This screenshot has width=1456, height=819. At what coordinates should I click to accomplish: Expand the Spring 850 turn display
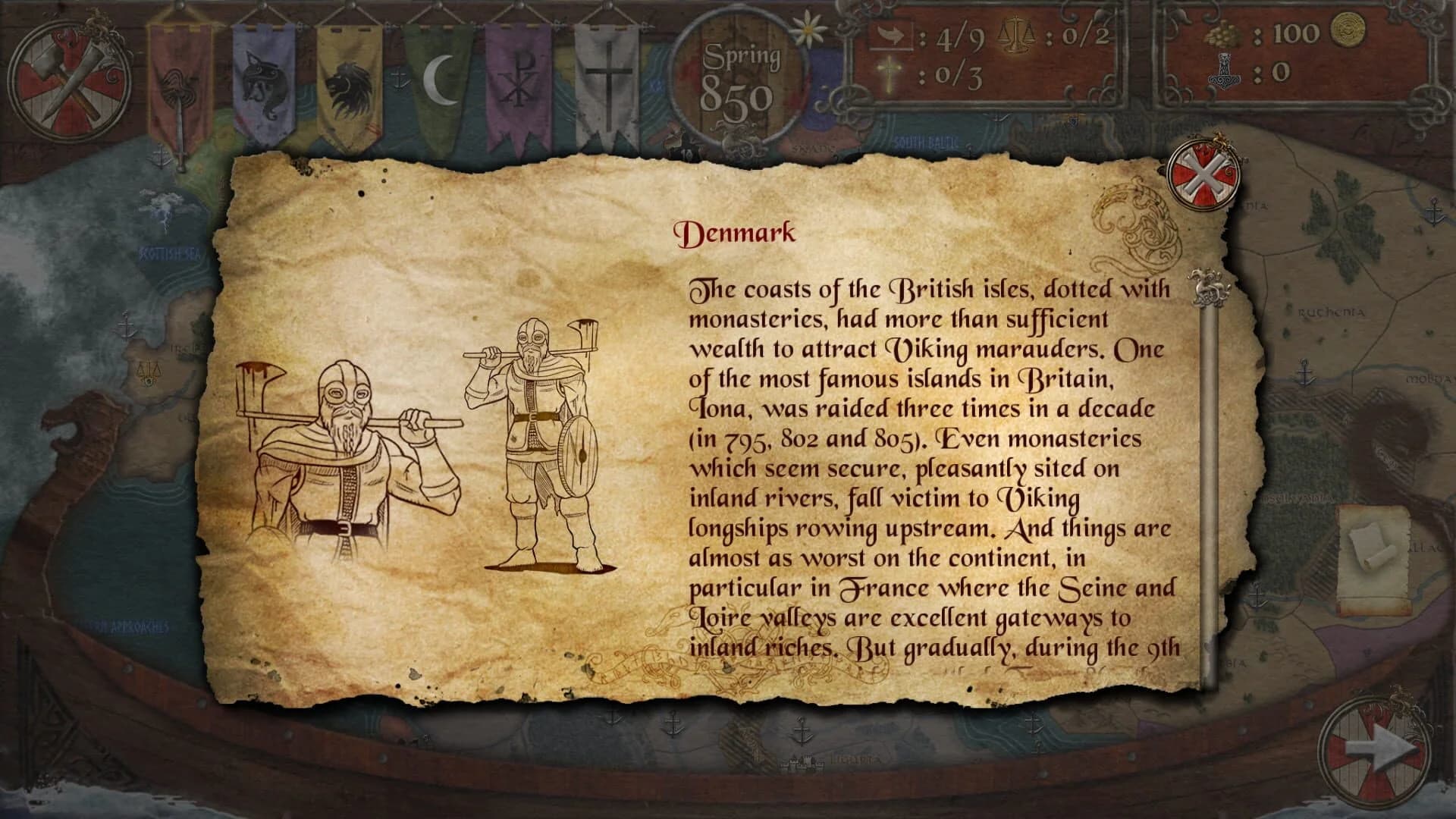tap(739, 72)
